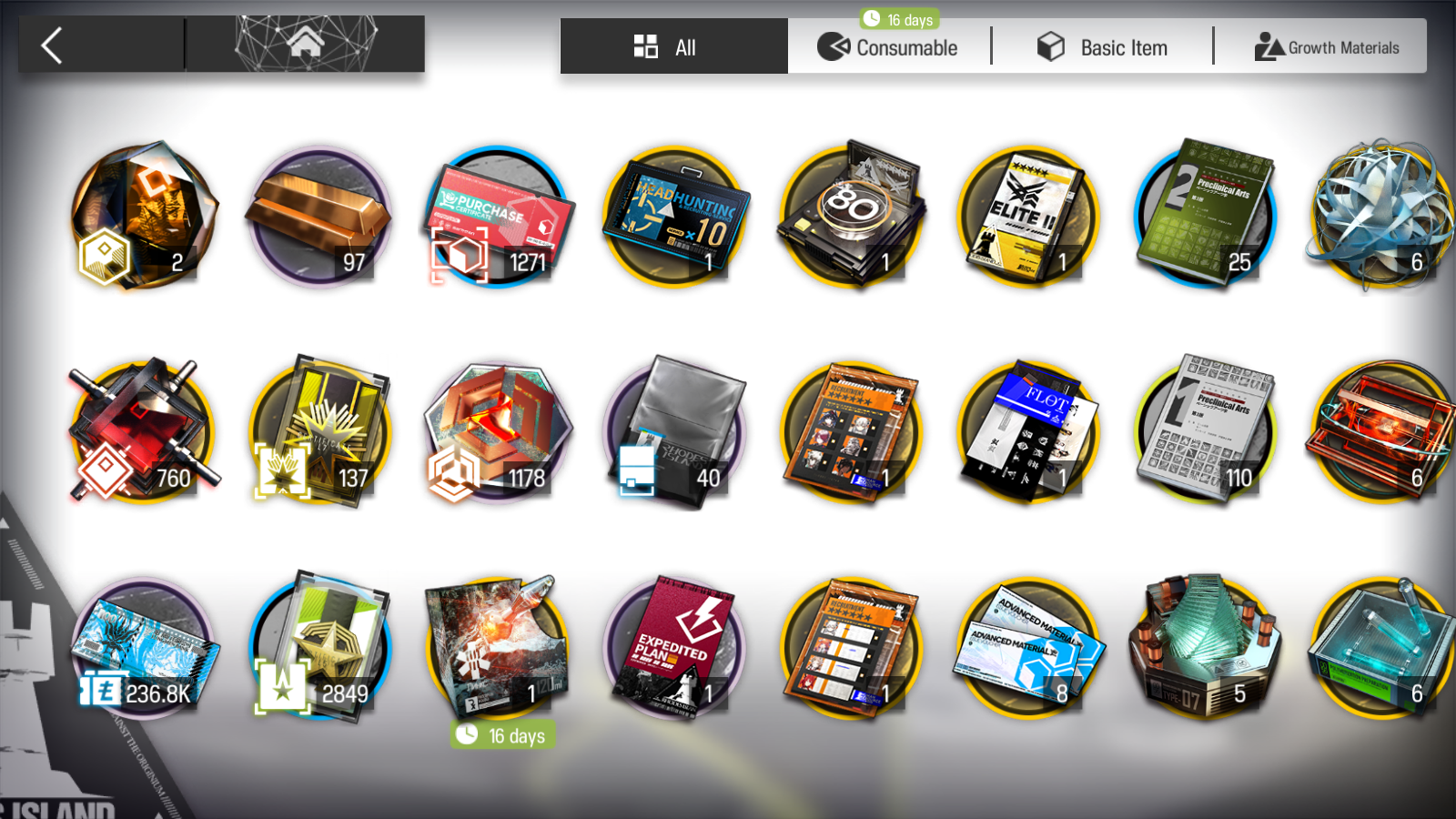
Task: Return to the home screen
Action: (x=305, y=44)
